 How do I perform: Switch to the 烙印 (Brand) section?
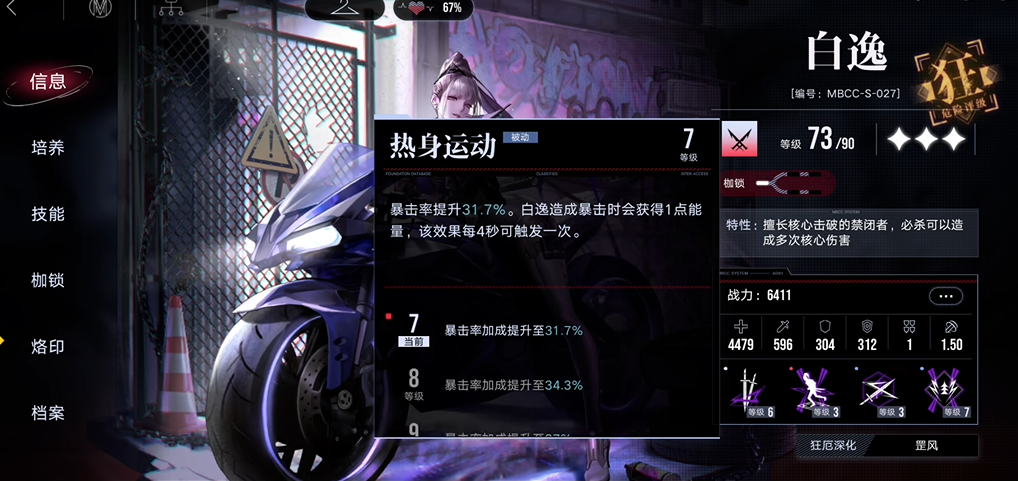tap(48, 347)
